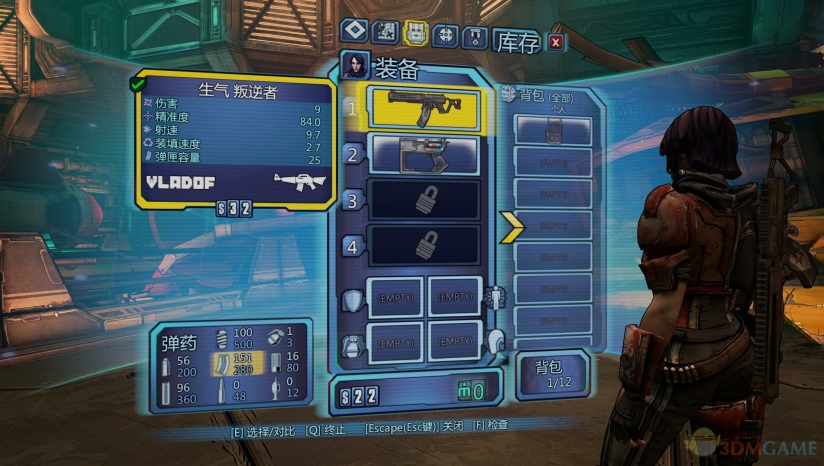Select the empty class mod slot
Screen dimensions: 824x466
coord(455,297)
